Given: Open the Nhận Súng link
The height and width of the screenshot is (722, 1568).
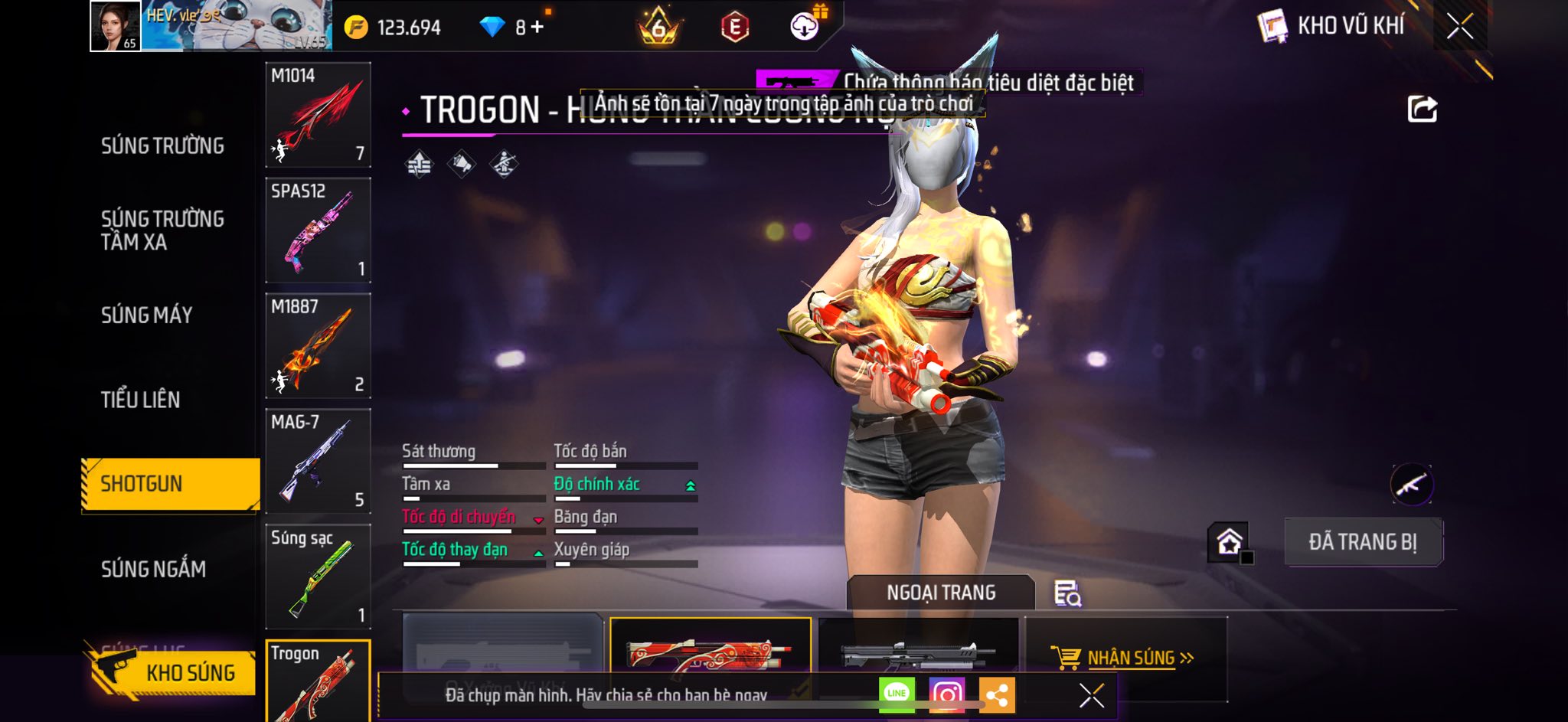Looking at the screenshot, I should click(x=1130, y=658).
